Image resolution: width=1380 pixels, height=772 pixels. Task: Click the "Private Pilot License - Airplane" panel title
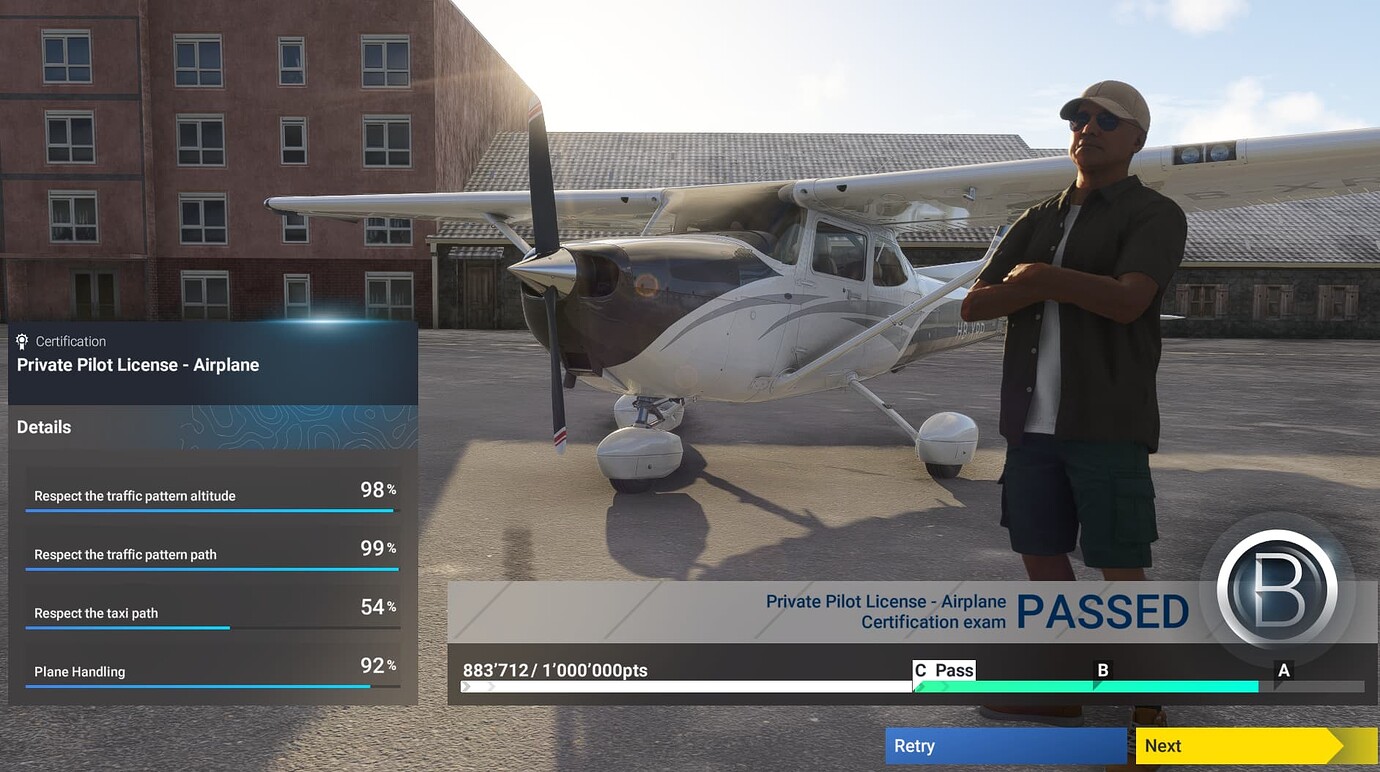[x=139, y=364]
